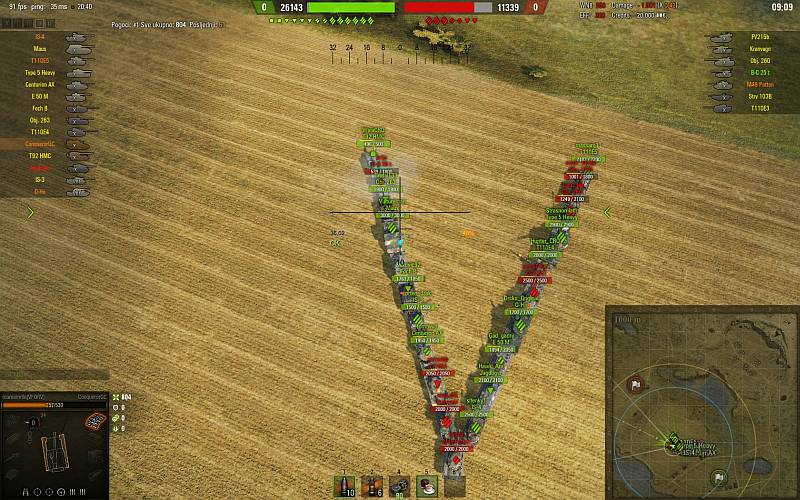Choose E 50 M in the team list
The image size is (800, 500).
click(42, 96)
